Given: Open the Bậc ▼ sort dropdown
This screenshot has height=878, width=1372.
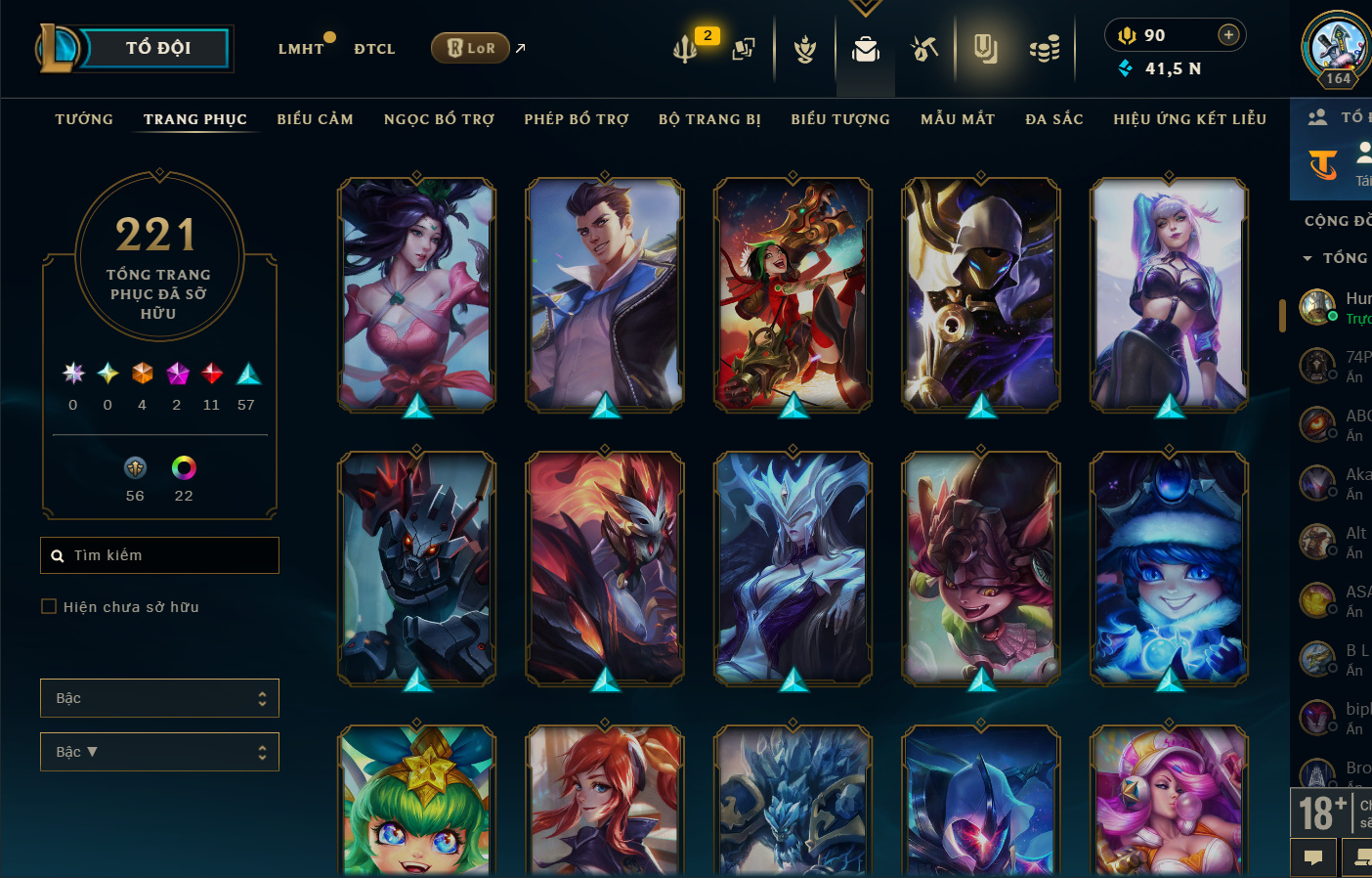Looking at the screenshot, I should 159,752.
